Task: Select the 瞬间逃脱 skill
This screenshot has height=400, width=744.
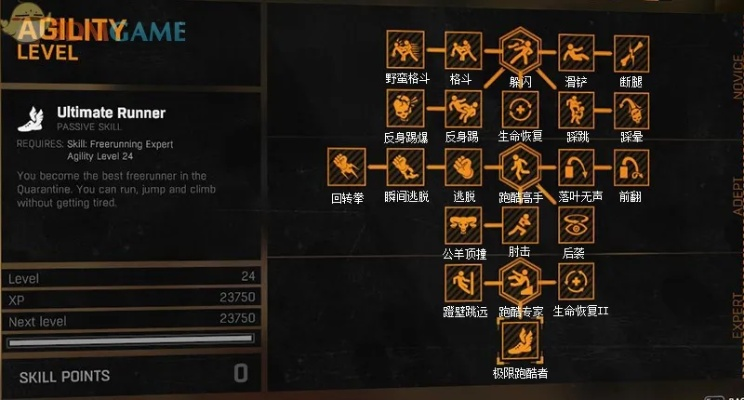Action: pyautogui.click(x=403, y=167)
